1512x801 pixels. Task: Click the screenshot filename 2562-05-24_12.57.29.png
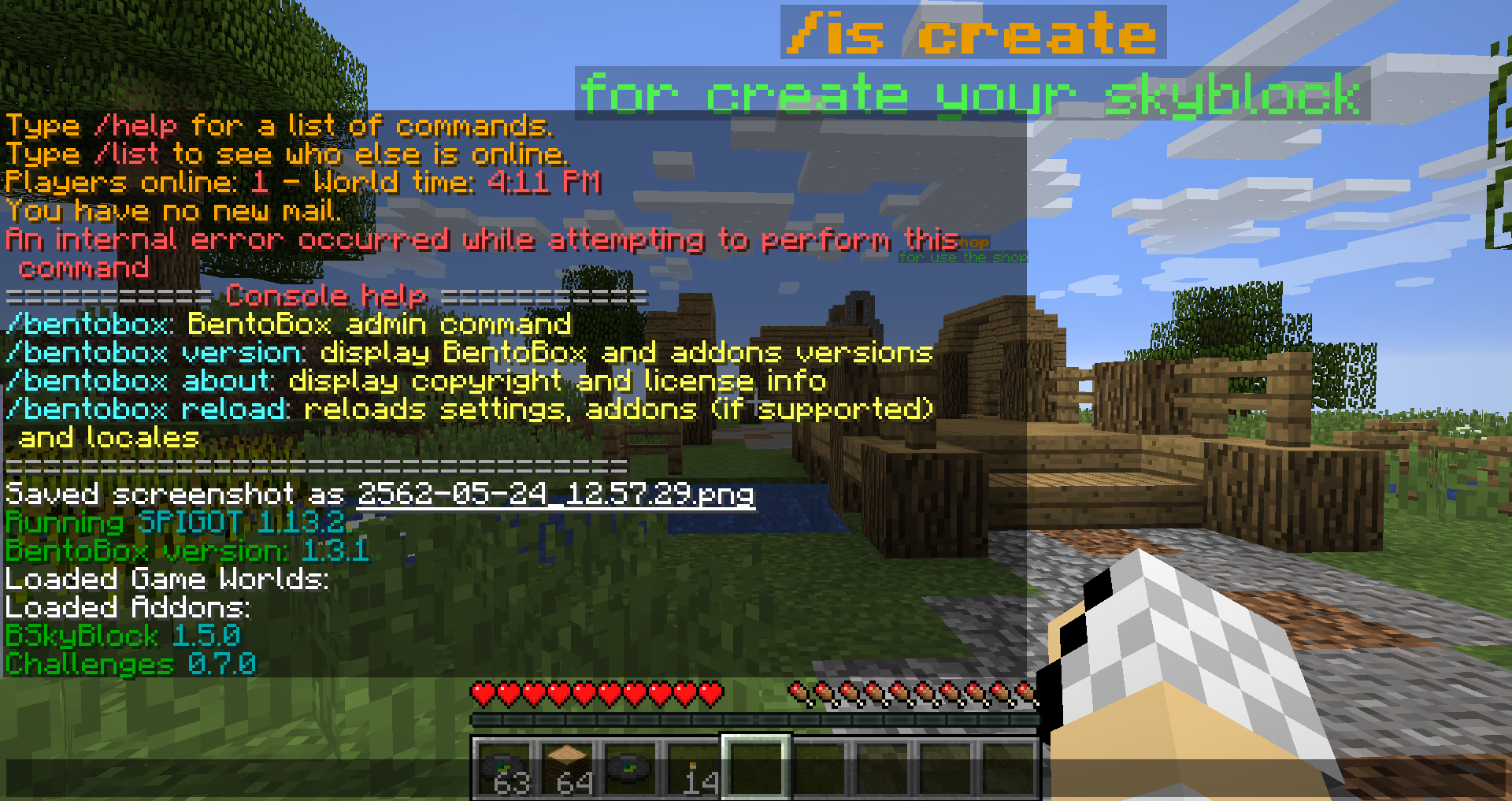coord(555,494)
